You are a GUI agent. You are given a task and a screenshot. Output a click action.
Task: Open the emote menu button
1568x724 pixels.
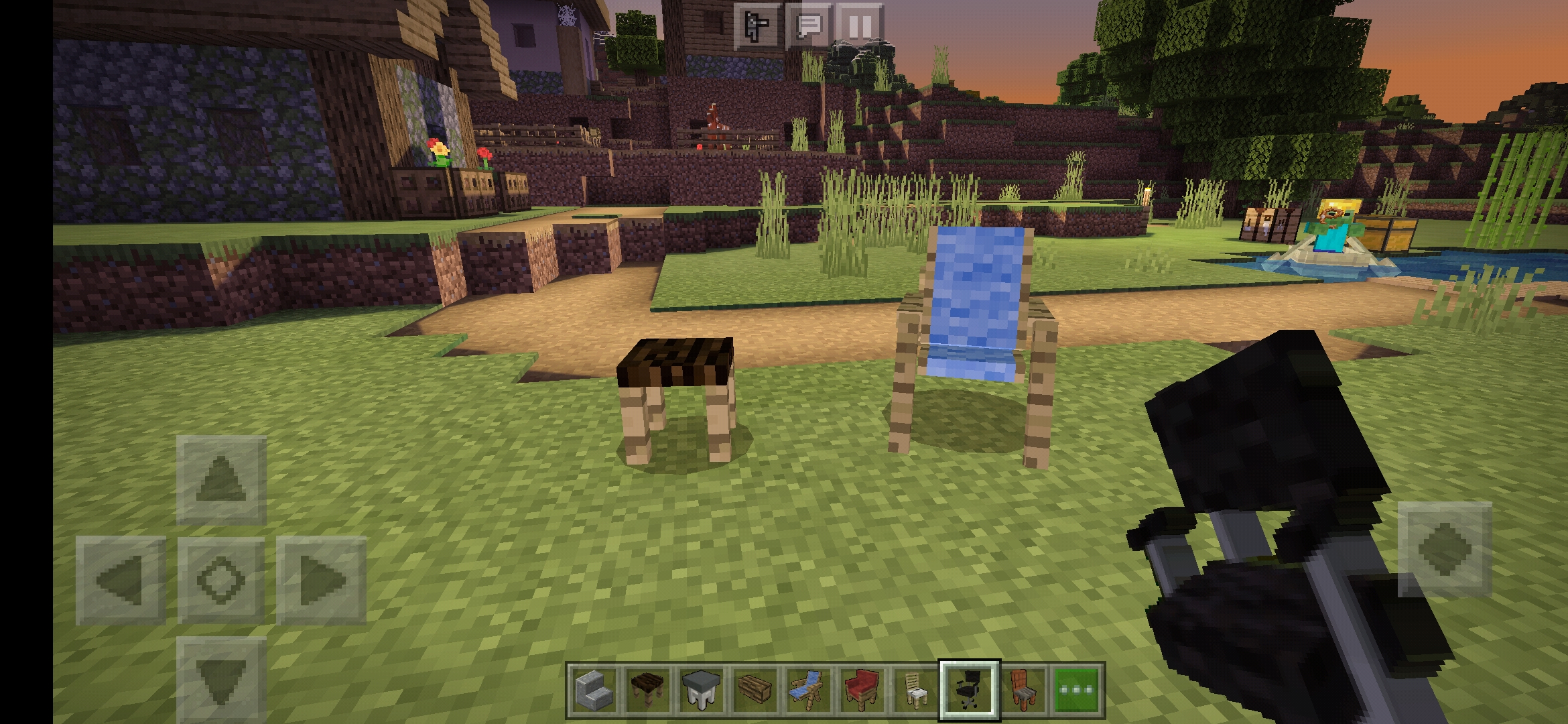(x=757, y=27)
